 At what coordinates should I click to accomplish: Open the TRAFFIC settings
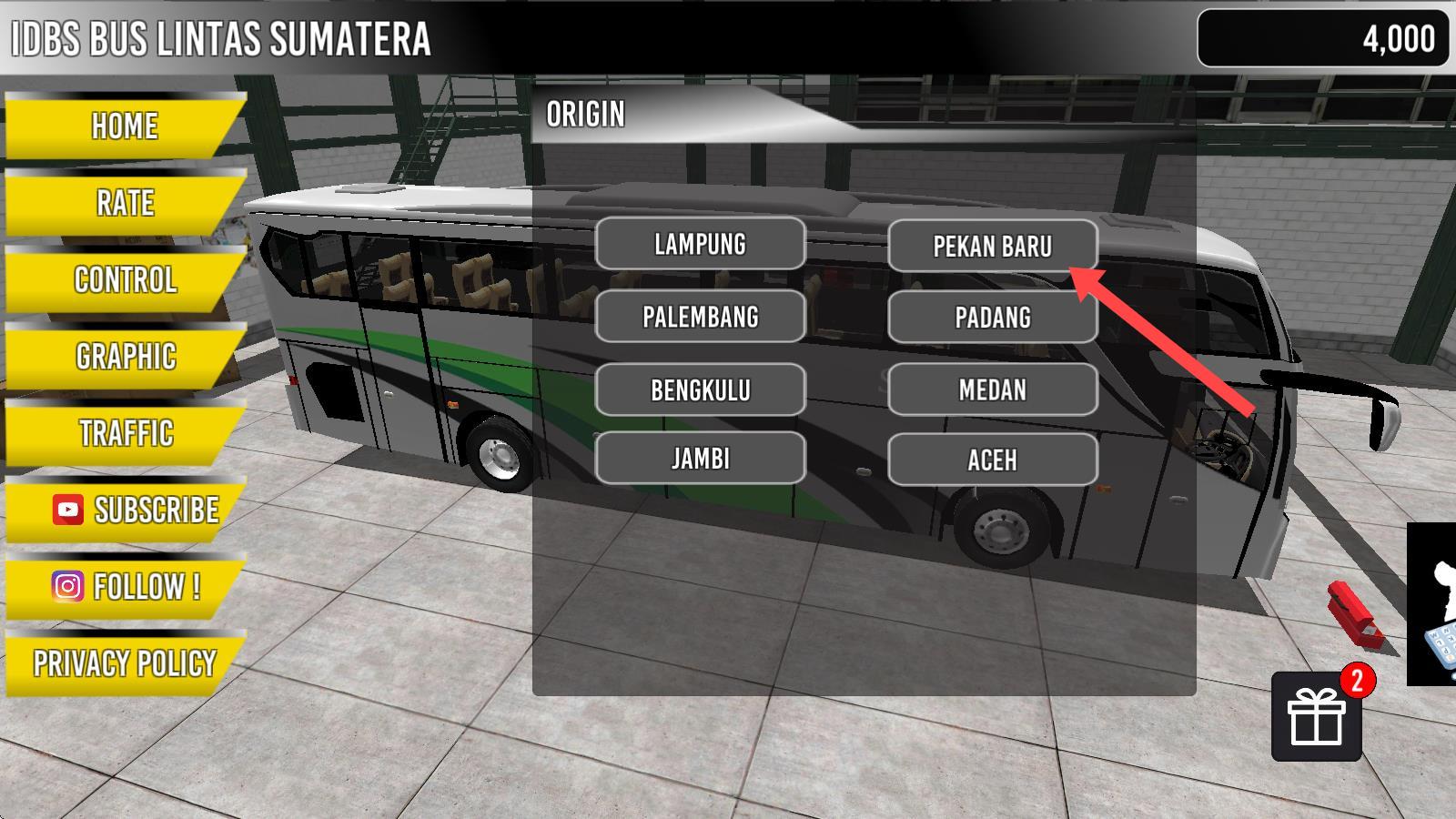(x=125, y=433)
